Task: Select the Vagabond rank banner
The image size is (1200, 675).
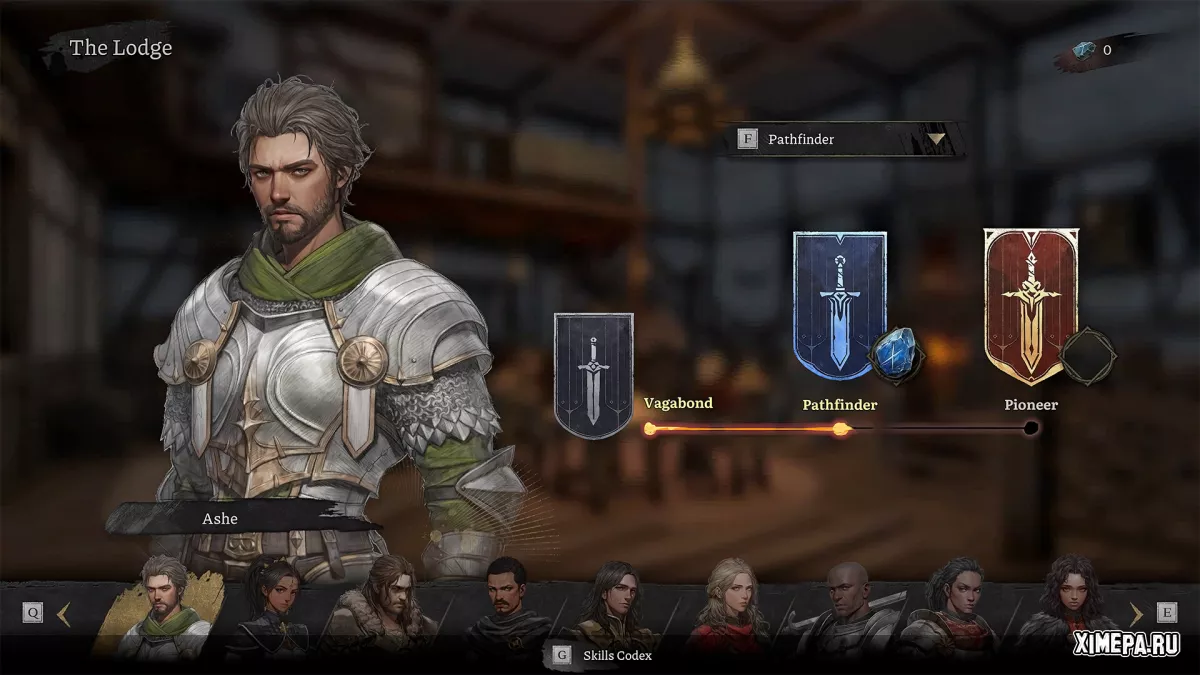Action: (593, 375)
